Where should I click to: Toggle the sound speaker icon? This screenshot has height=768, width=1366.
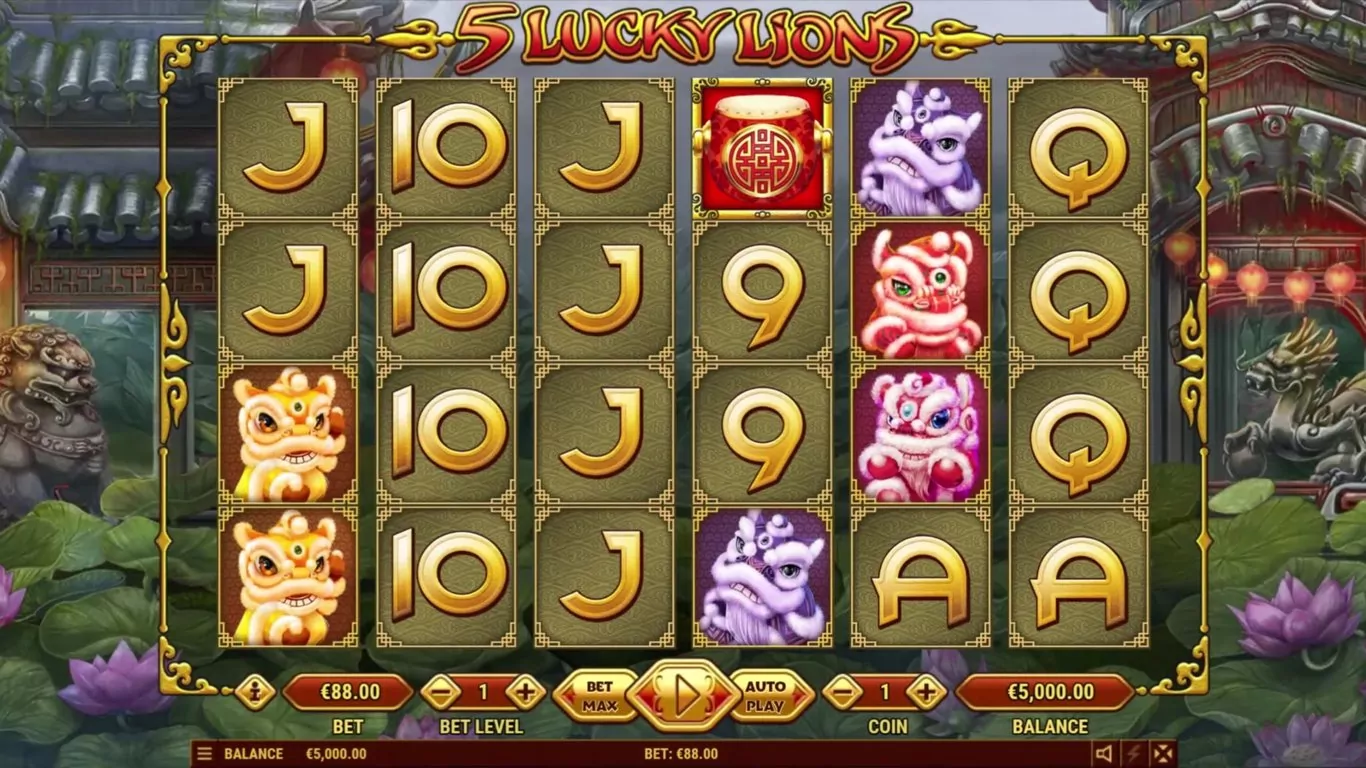[1104, 754]
